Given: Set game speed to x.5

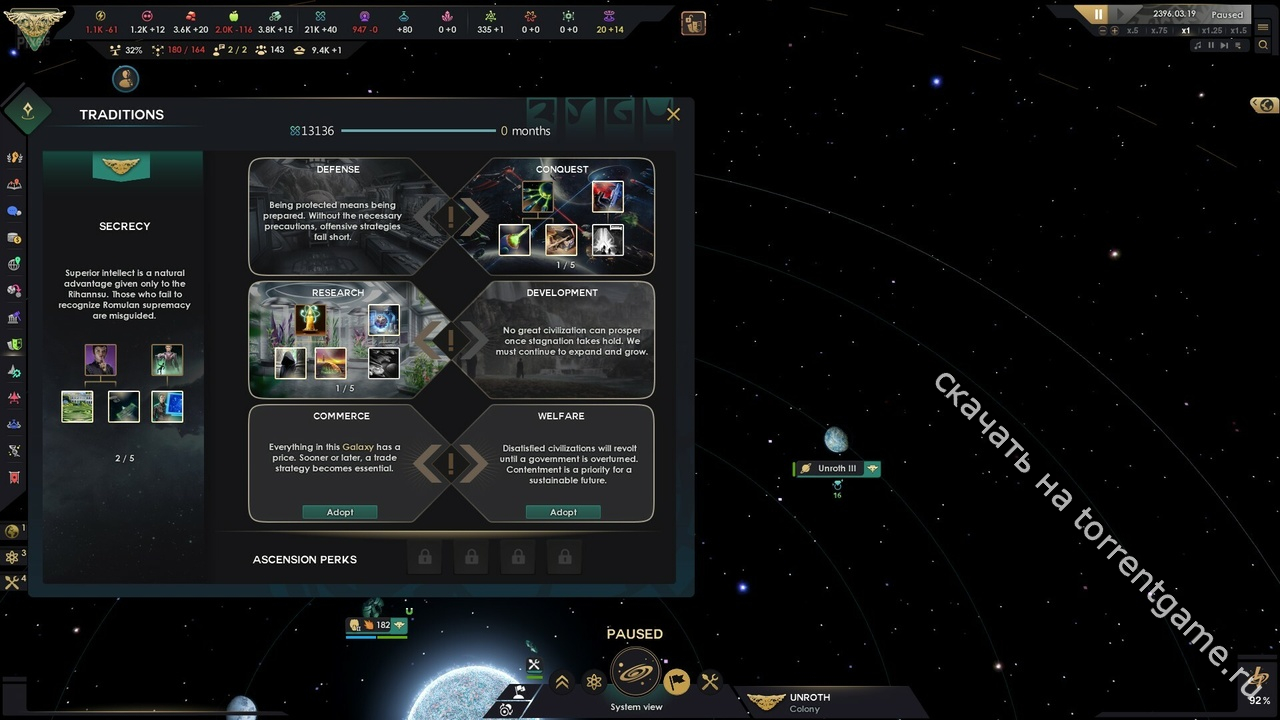Looking at the screenshot, I should click(x=1133, y=31).
